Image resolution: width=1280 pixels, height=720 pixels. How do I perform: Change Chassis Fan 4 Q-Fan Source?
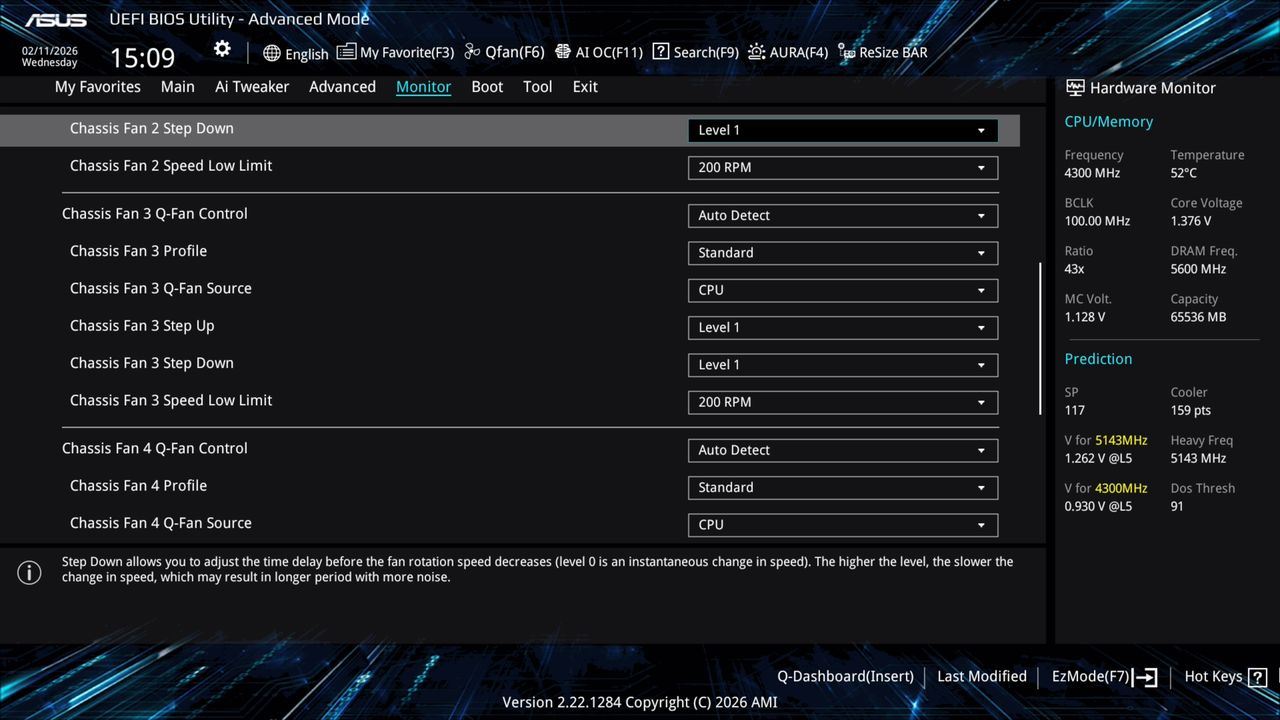[842, 524]
